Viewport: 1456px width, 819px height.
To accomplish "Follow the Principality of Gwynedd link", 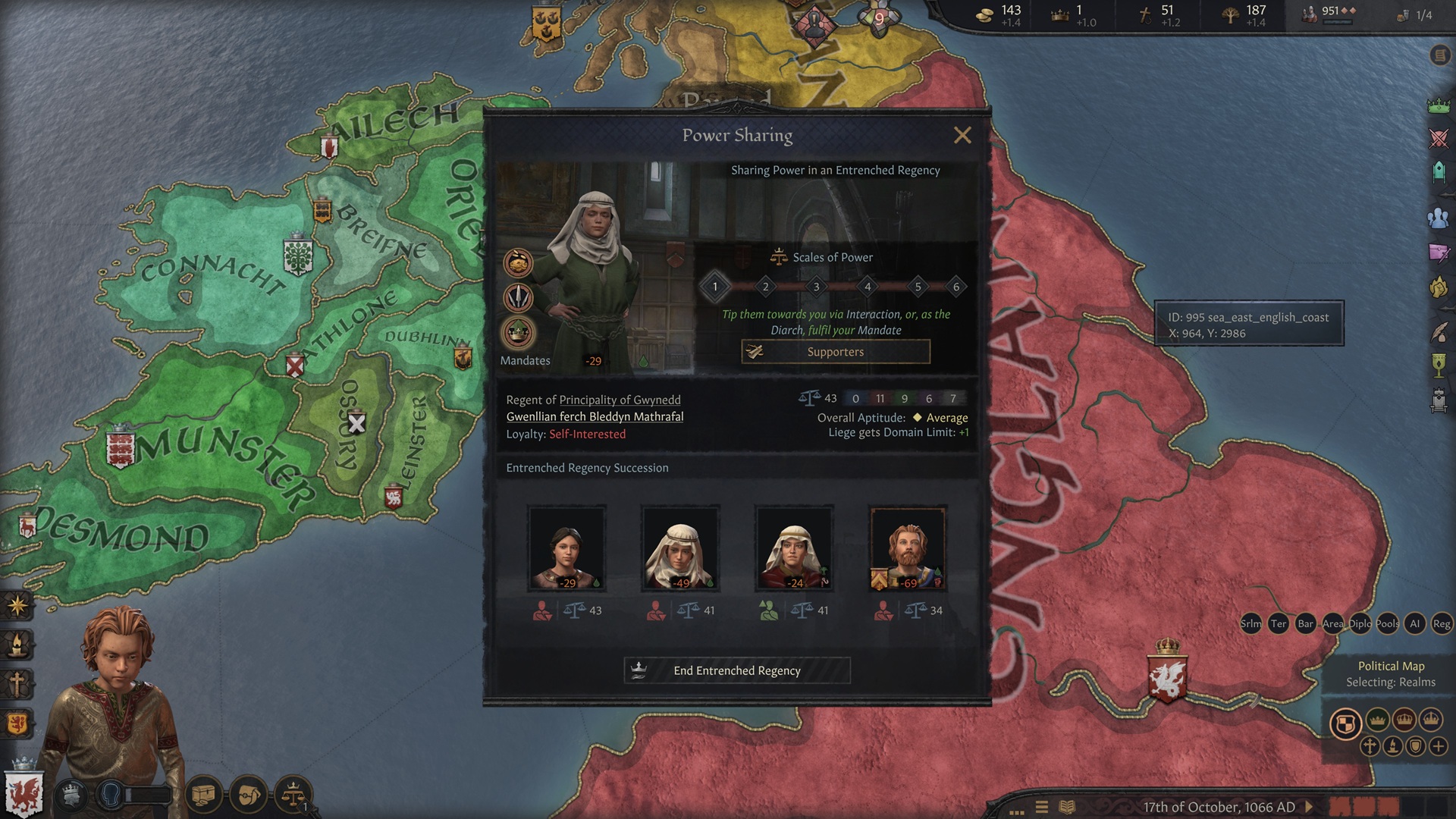I will coord(620,400).
